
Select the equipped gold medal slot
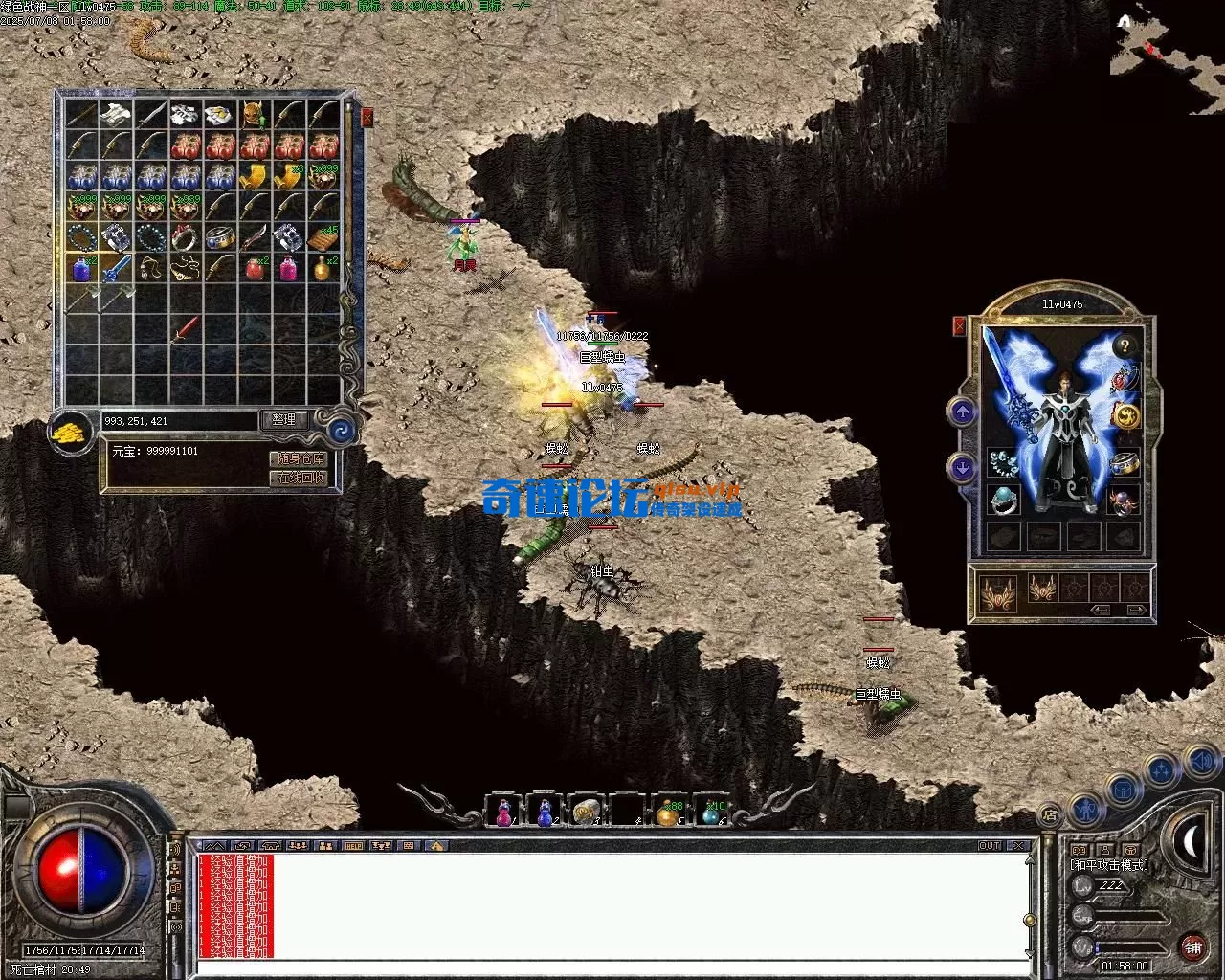[1125, 416]
